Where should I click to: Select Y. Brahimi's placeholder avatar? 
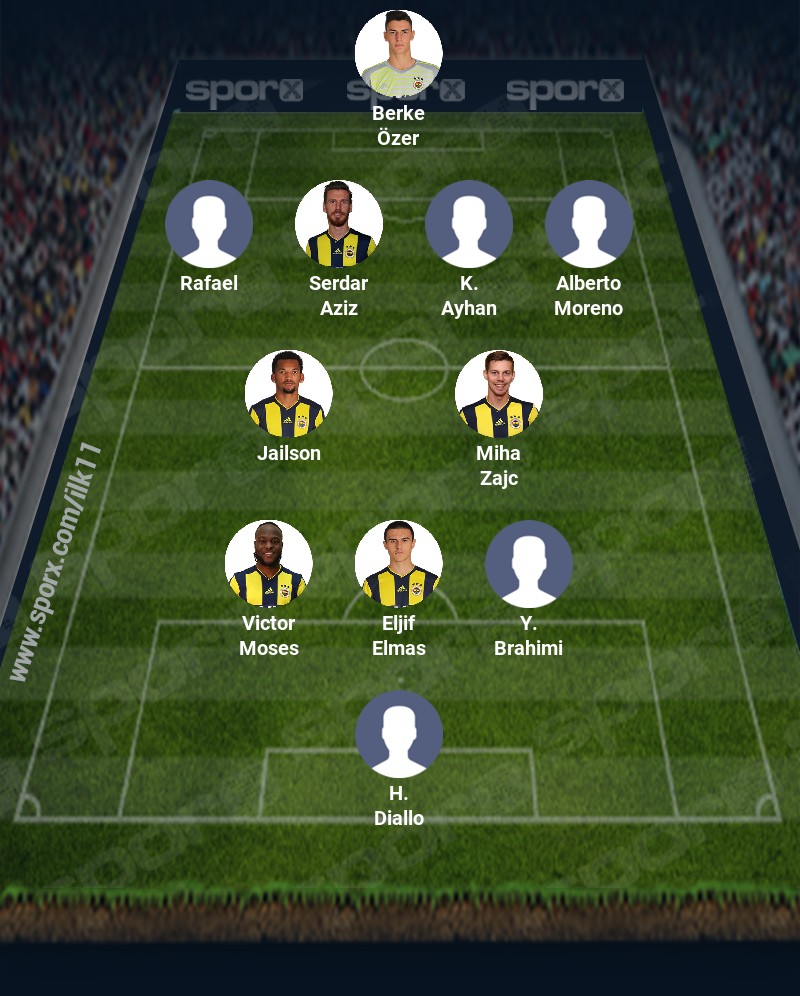tap(529, 564)
